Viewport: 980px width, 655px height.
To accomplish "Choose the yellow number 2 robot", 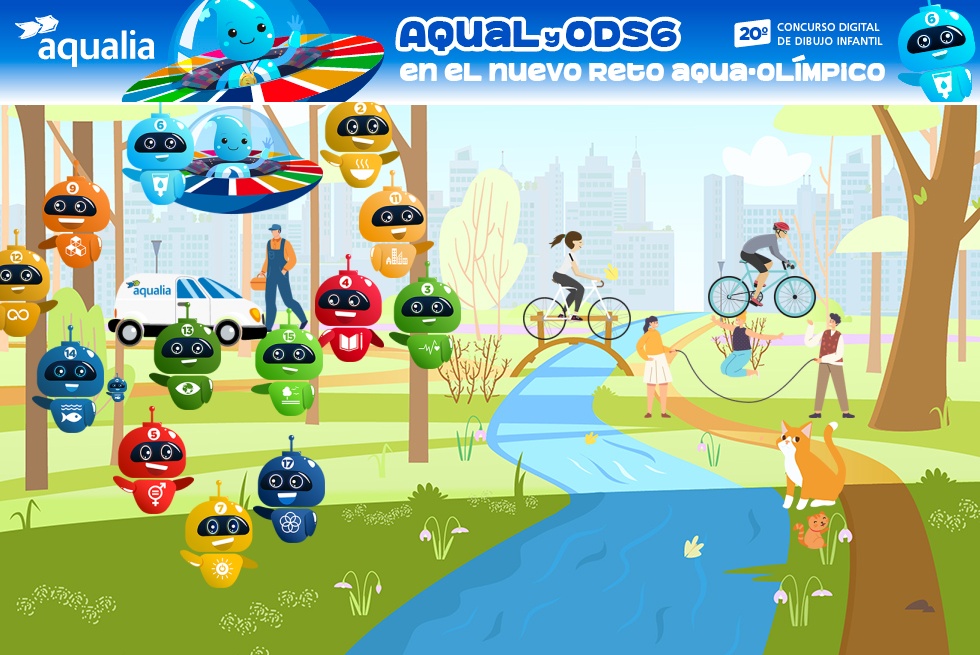I will click(x=360, y=143).
